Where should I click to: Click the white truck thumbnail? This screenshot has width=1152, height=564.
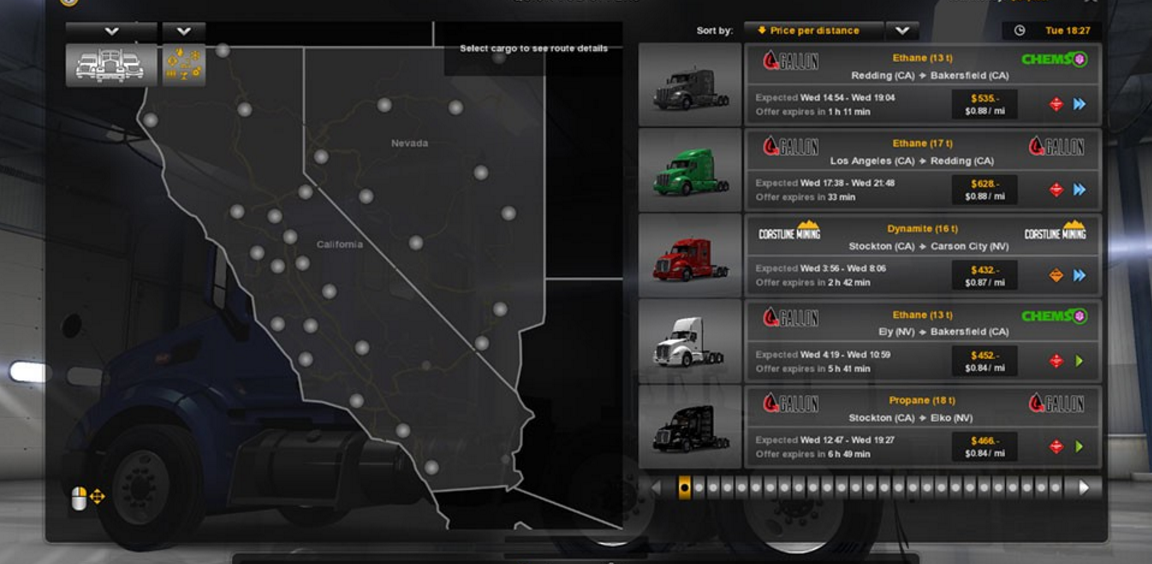pos(689,342)
